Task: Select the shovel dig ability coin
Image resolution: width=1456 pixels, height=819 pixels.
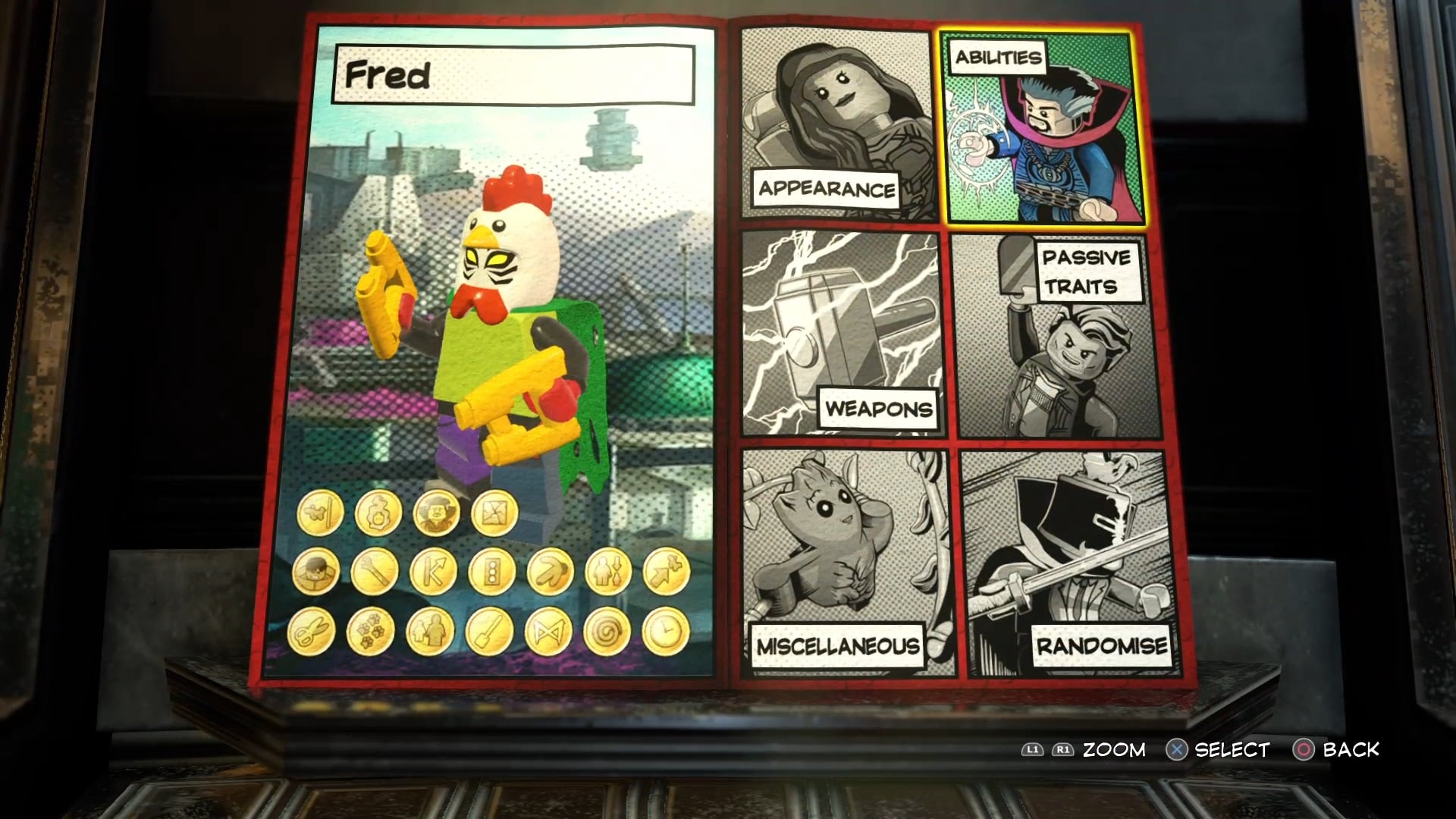Action: tap(488, 632)
